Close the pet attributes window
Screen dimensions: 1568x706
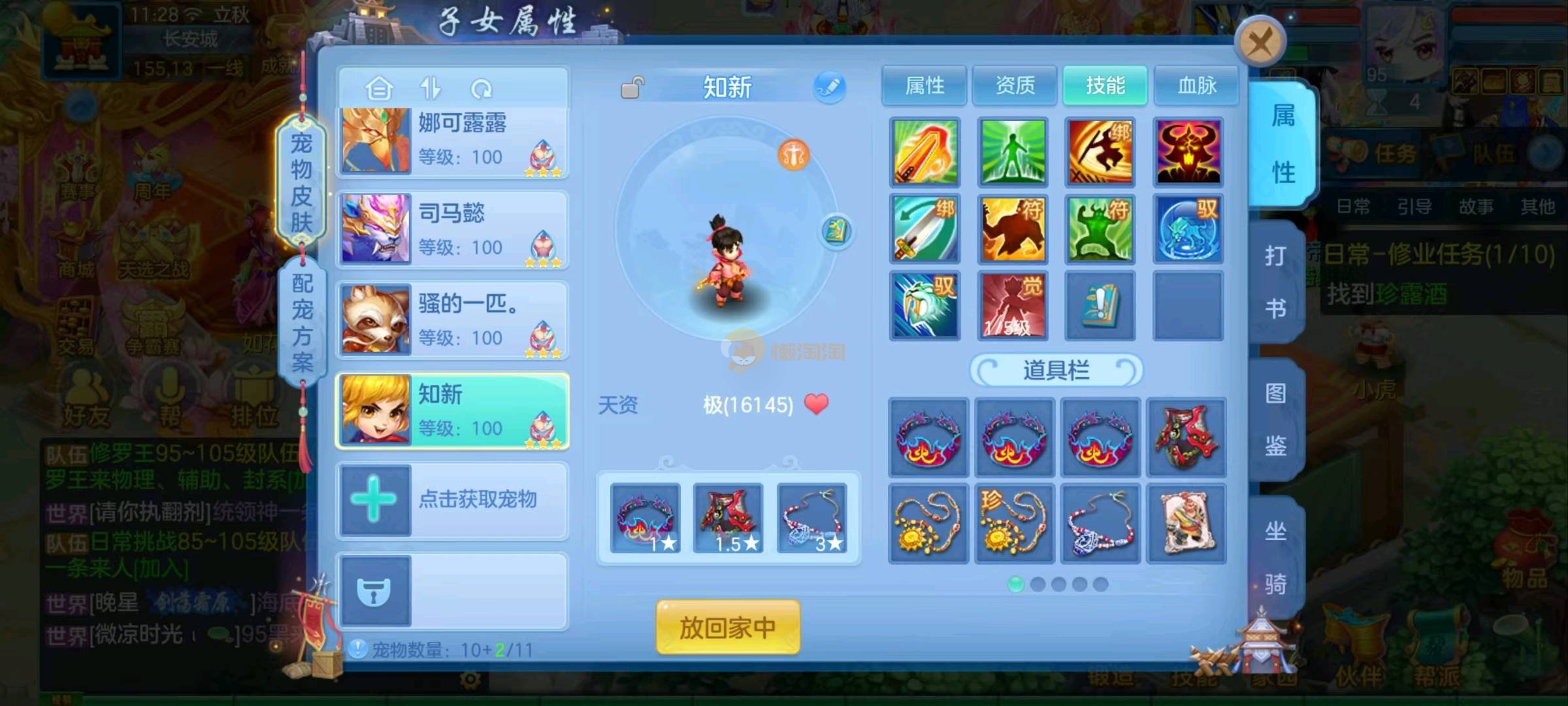pyautogui.click(x=1259, y=43)
